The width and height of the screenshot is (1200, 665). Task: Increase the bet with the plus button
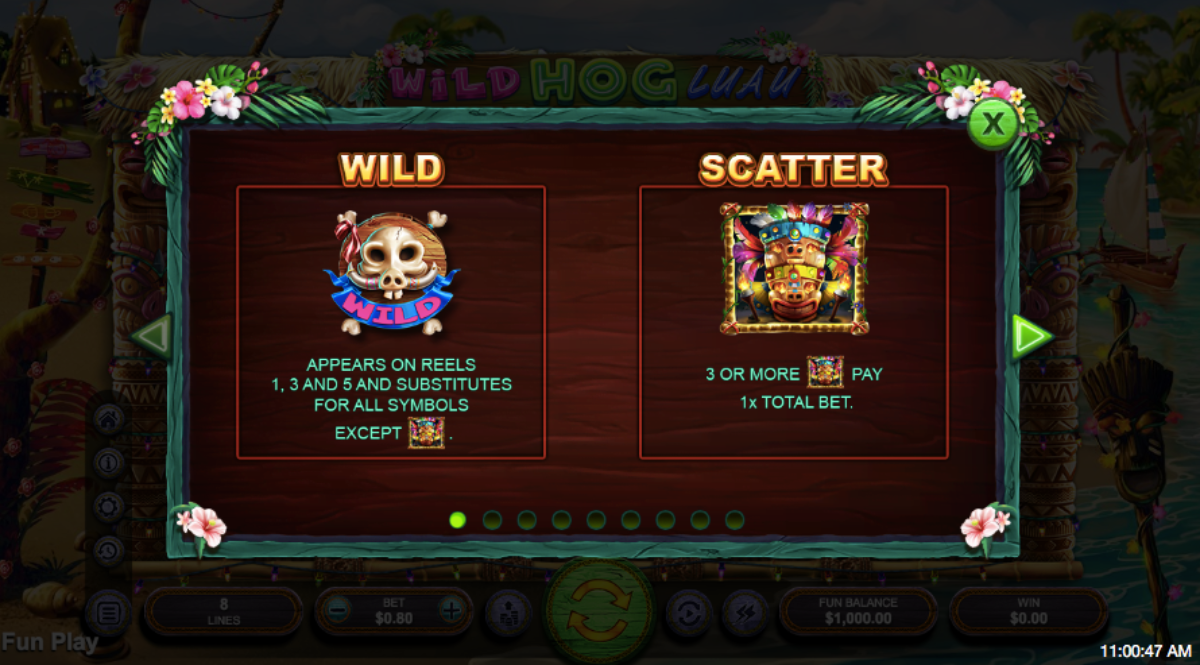point(452,611)
